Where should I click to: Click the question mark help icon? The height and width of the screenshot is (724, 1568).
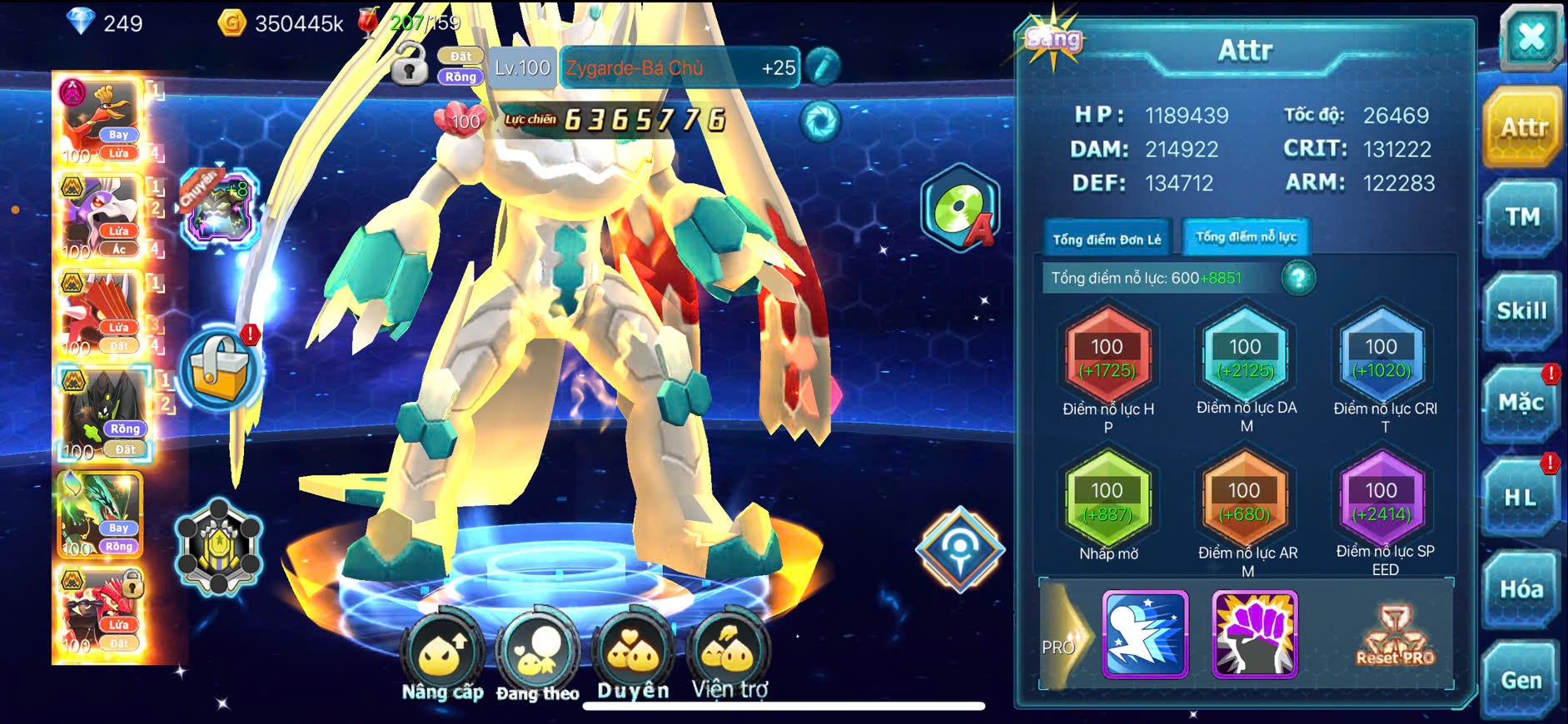click(1298, 278)
